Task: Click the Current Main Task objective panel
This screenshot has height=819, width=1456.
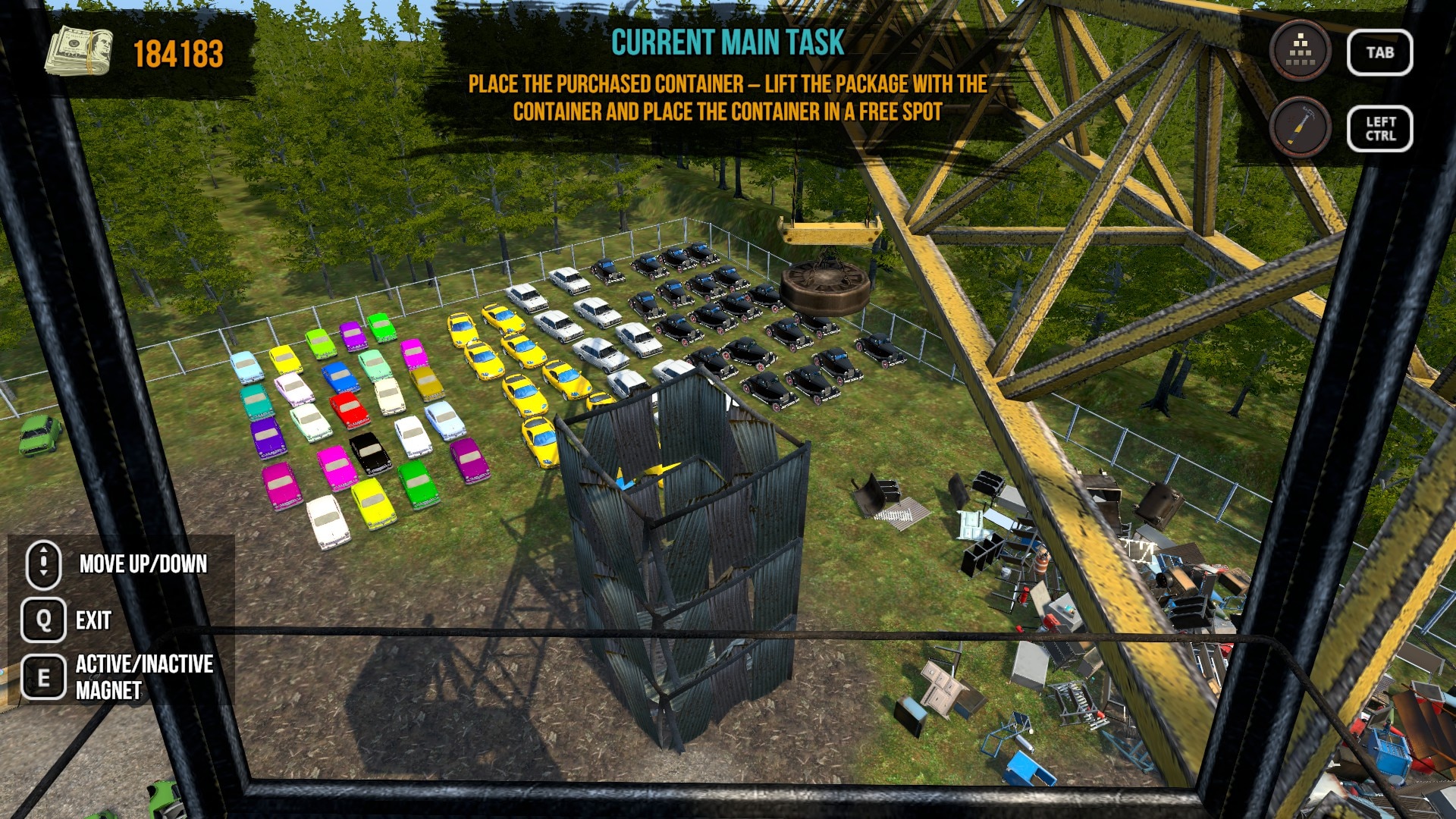Action: pyautogui.click(x=727, y=77)
